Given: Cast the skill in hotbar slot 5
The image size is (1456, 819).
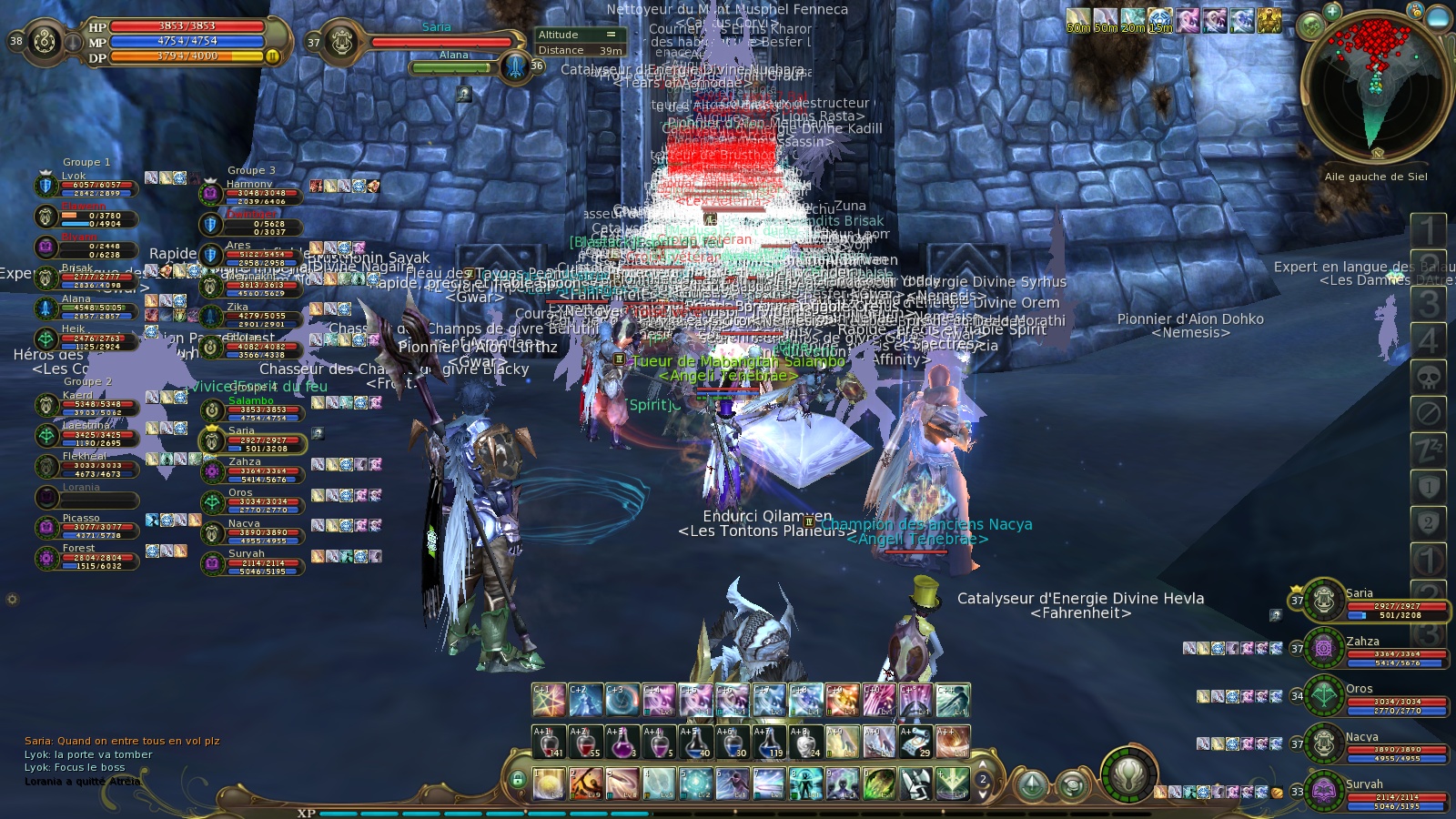Looking at the screenshot, I should point(697,784).
